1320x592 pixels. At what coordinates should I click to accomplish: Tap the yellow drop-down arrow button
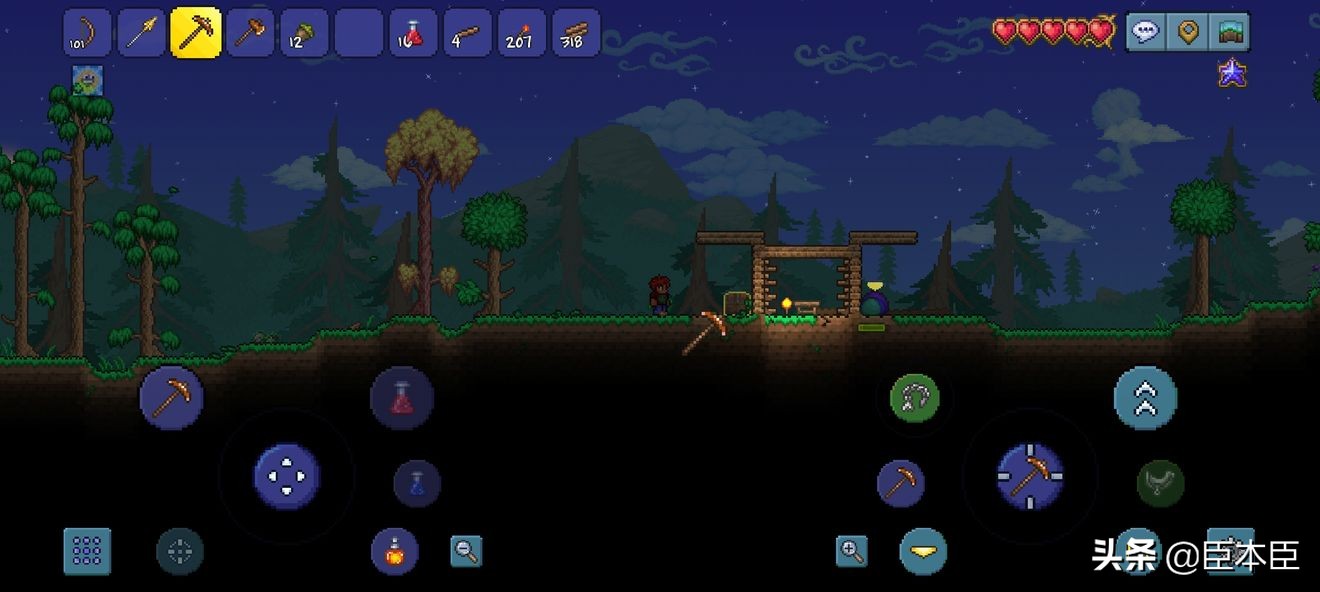923,551
